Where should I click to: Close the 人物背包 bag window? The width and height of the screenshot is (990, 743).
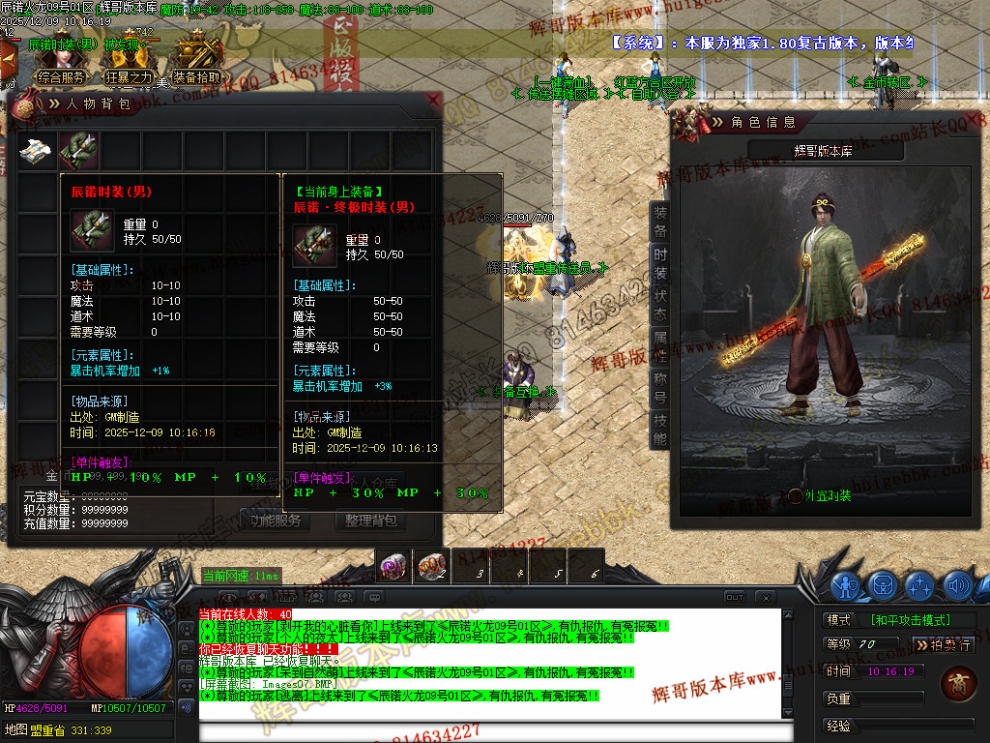[432, 100]
